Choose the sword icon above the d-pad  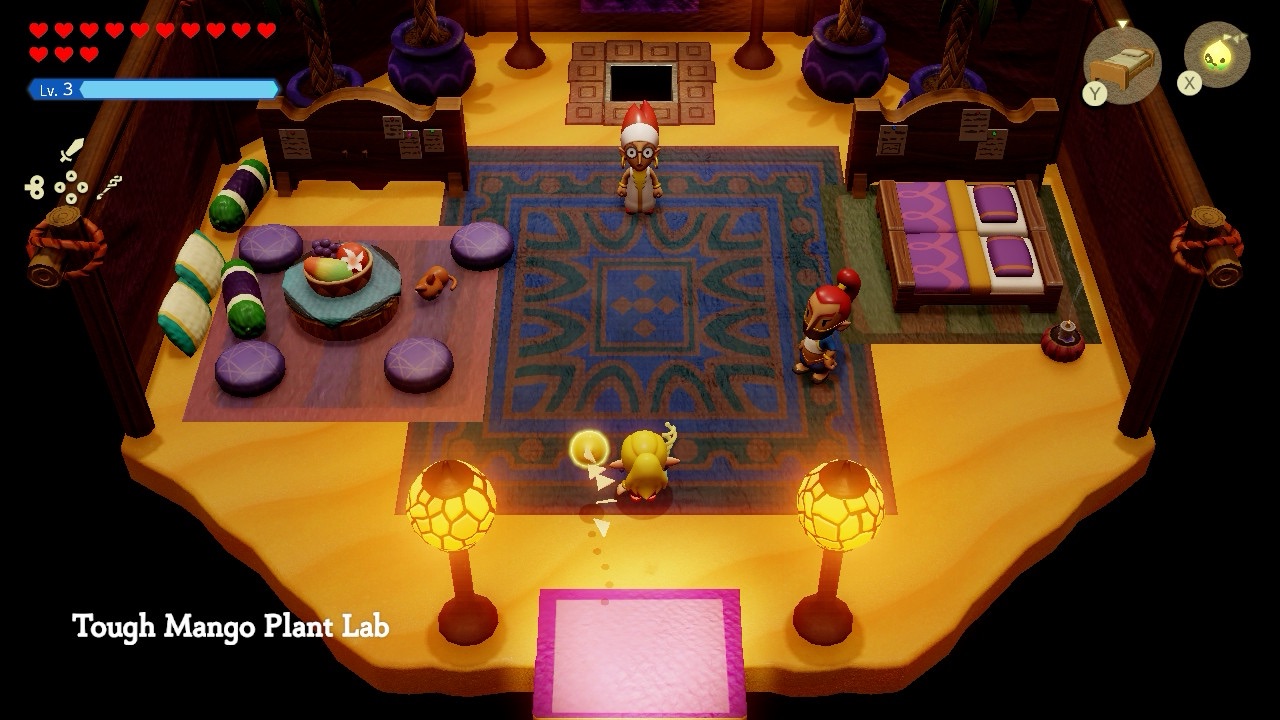click(71, 151)
